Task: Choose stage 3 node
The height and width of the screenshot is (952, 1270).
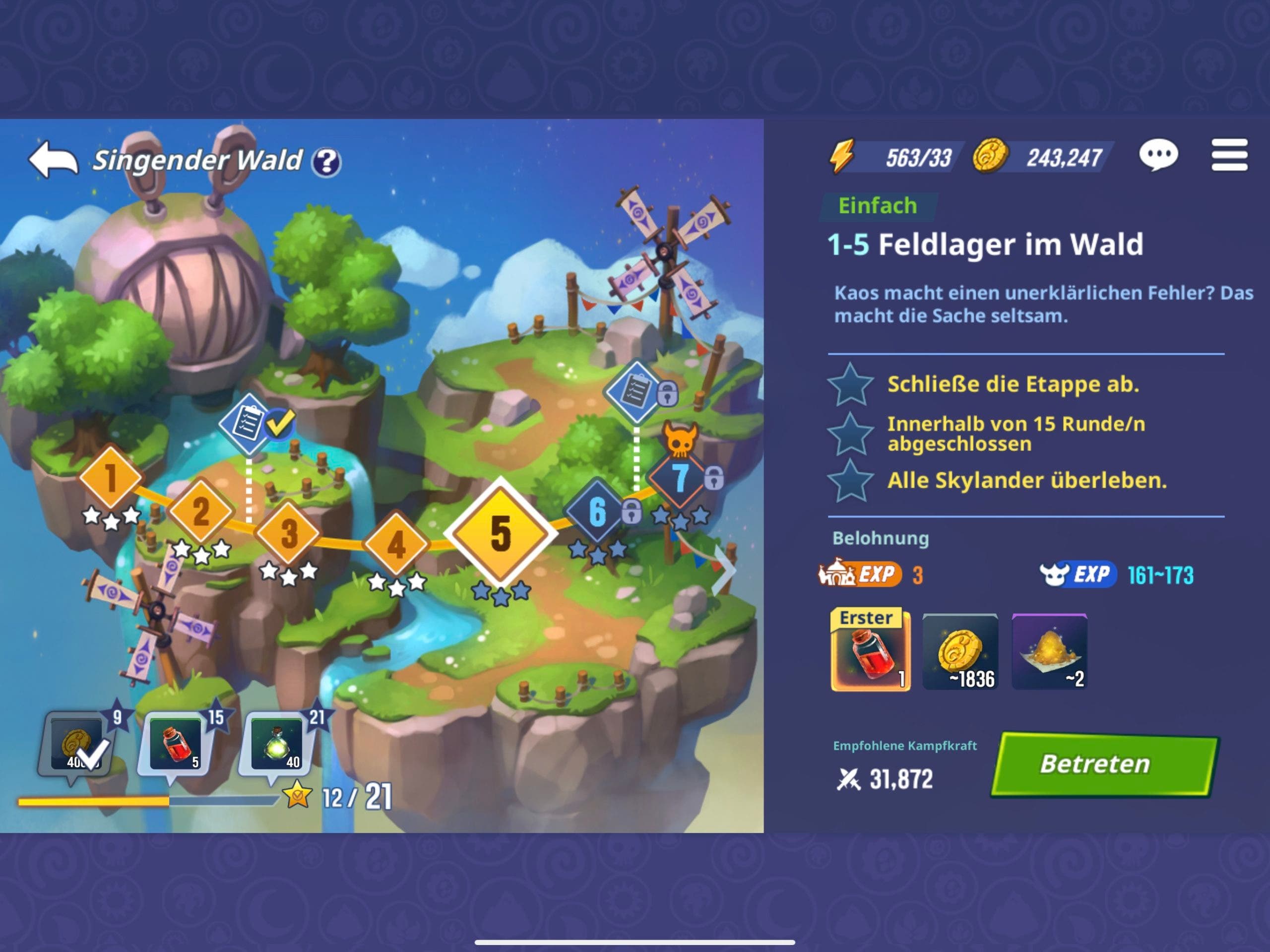Action: pyautogui.click(x=288, y=533)
